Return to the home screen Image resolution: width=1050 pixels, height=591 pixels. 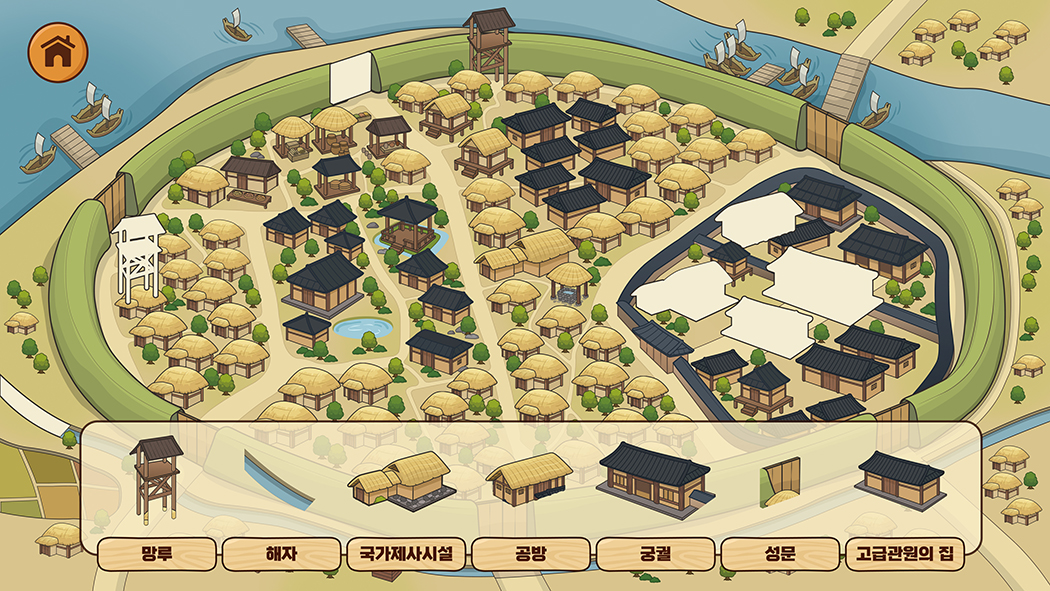click(59, 52)
